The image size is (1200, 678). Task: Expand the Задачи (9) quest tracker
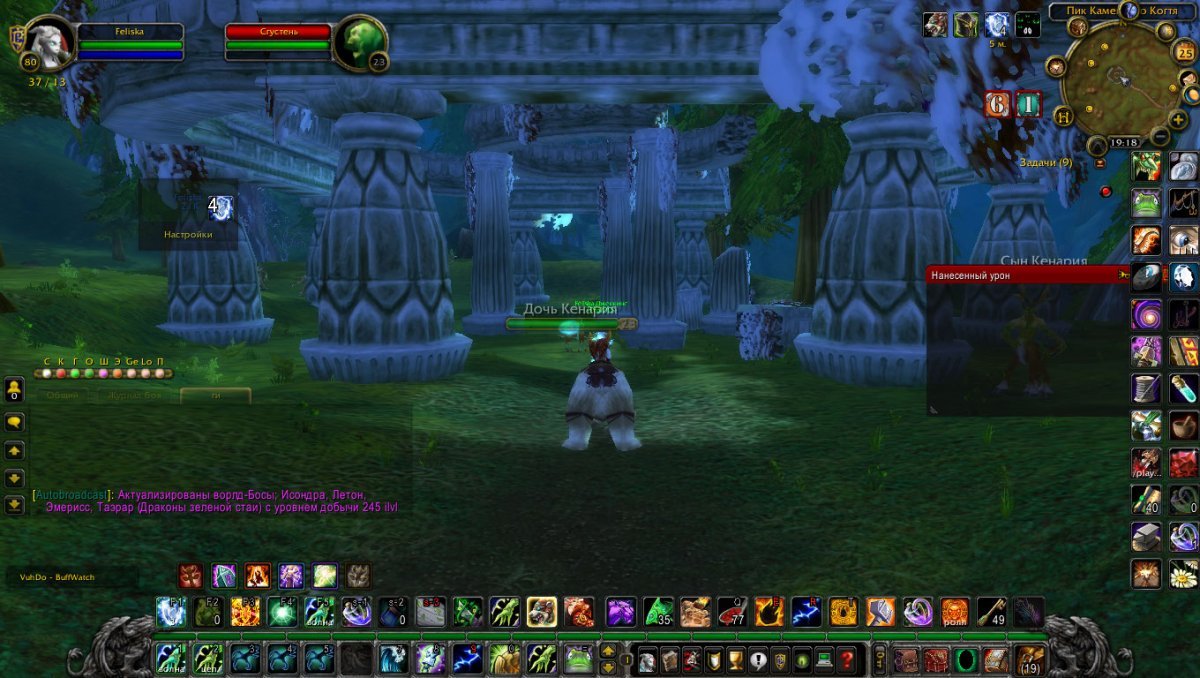[1045, 162]
